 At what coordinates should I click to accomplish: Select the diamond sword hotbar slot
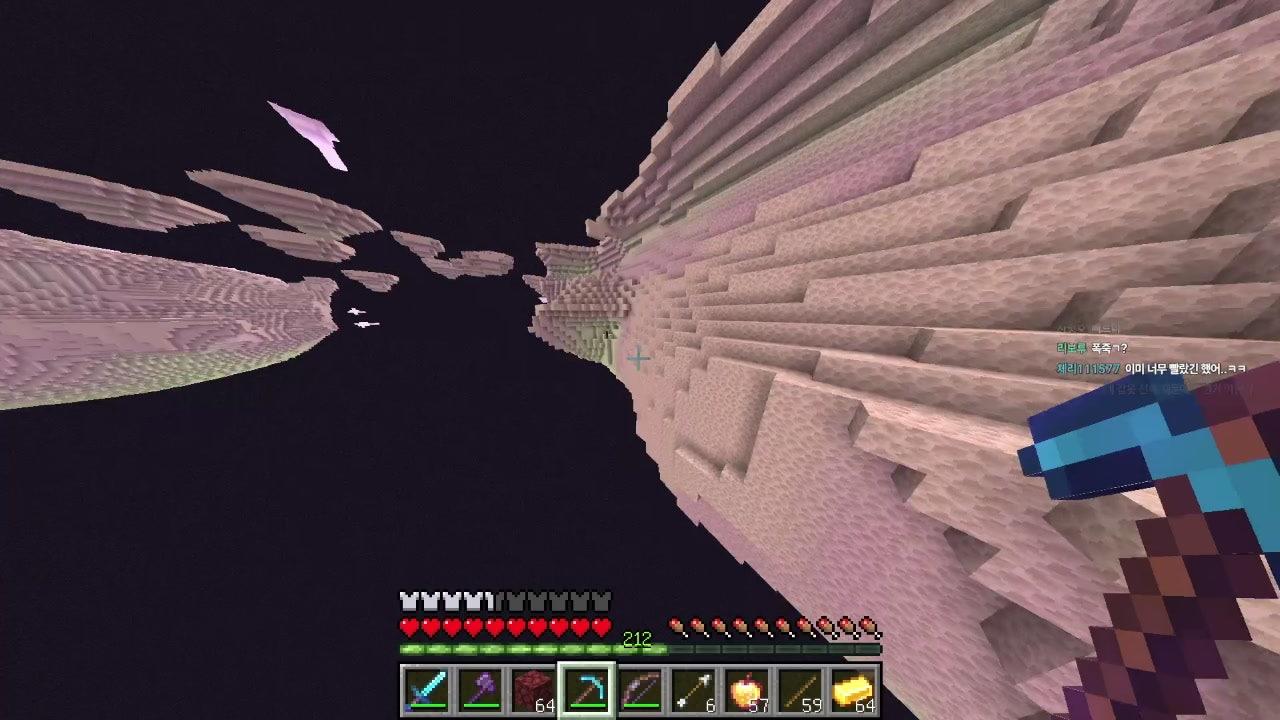(x=426, y=690)
